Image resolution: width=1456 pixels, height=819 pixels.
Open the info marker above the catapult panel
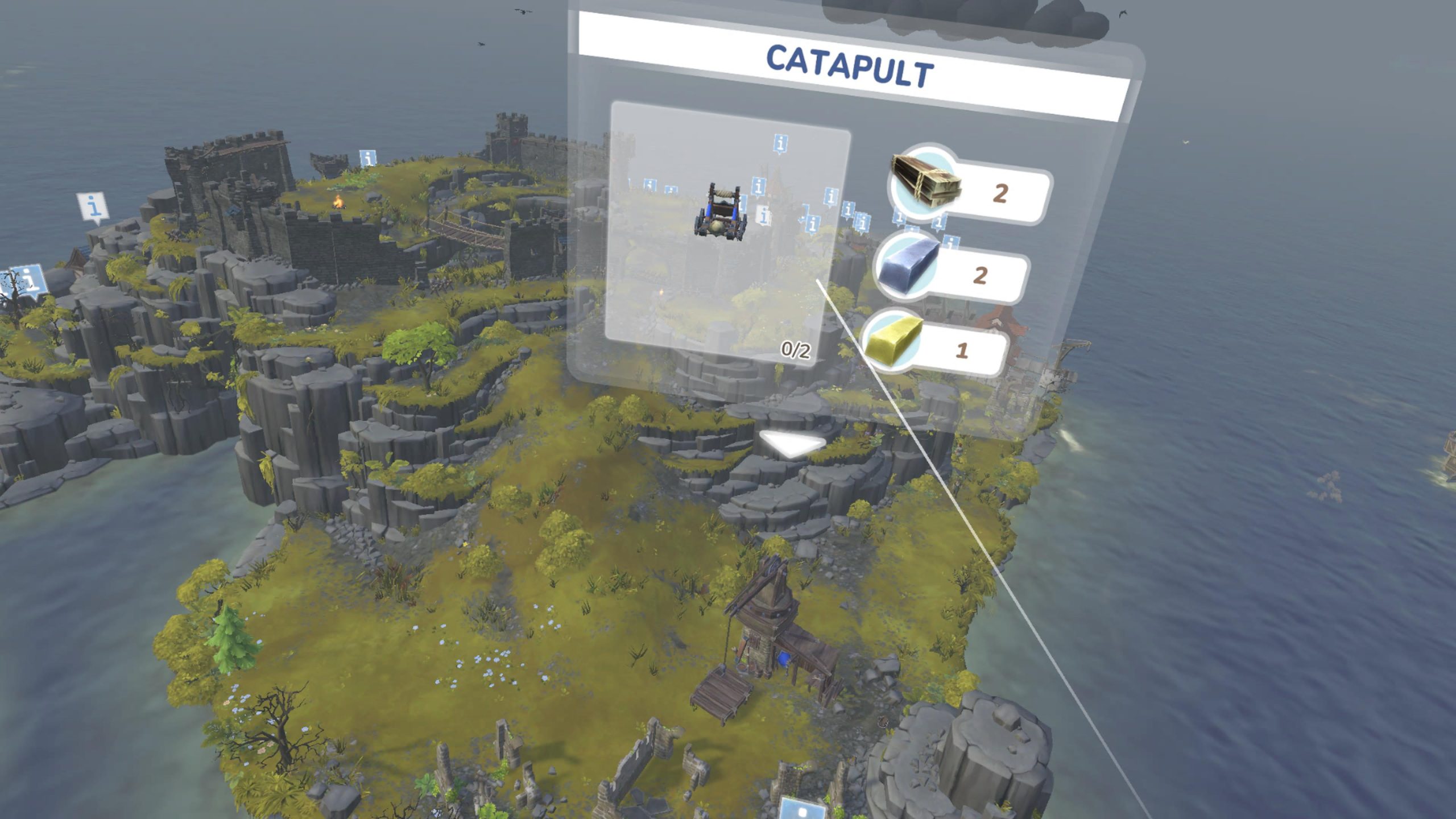pyautogui.click(x=781, y=142)
